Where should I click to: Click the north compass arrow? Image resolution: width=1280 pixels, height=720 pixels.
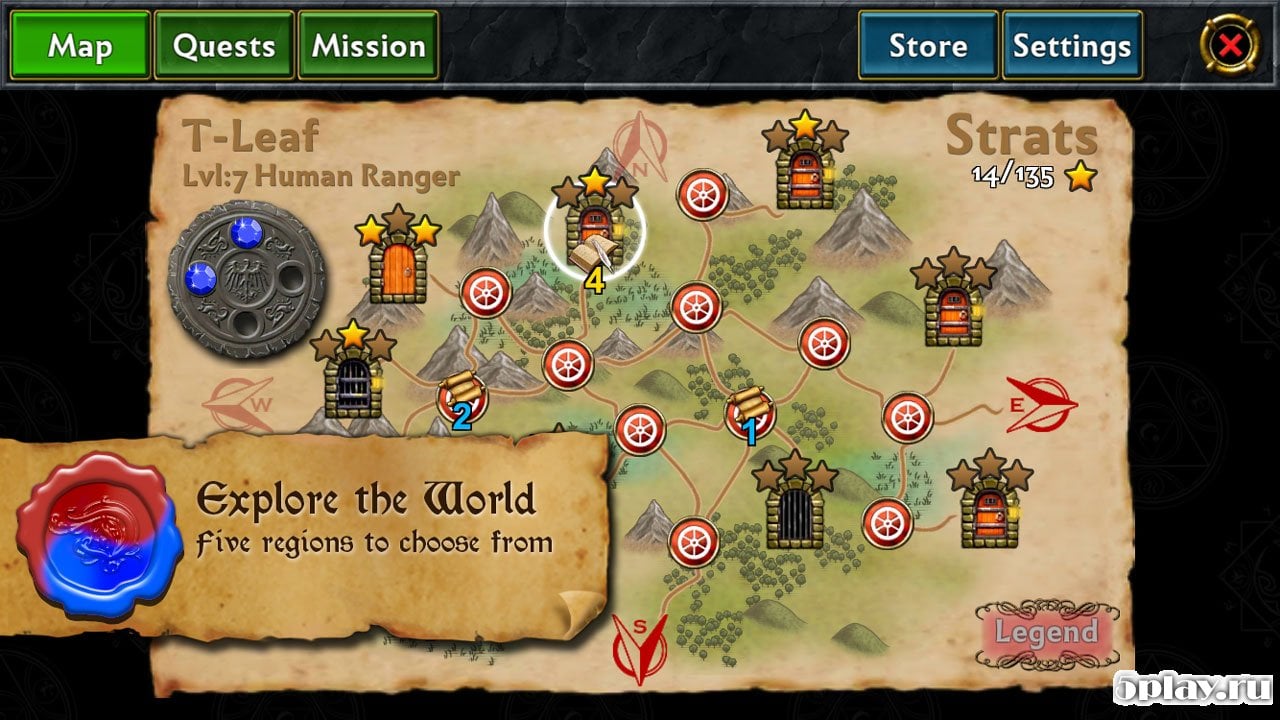640,148
